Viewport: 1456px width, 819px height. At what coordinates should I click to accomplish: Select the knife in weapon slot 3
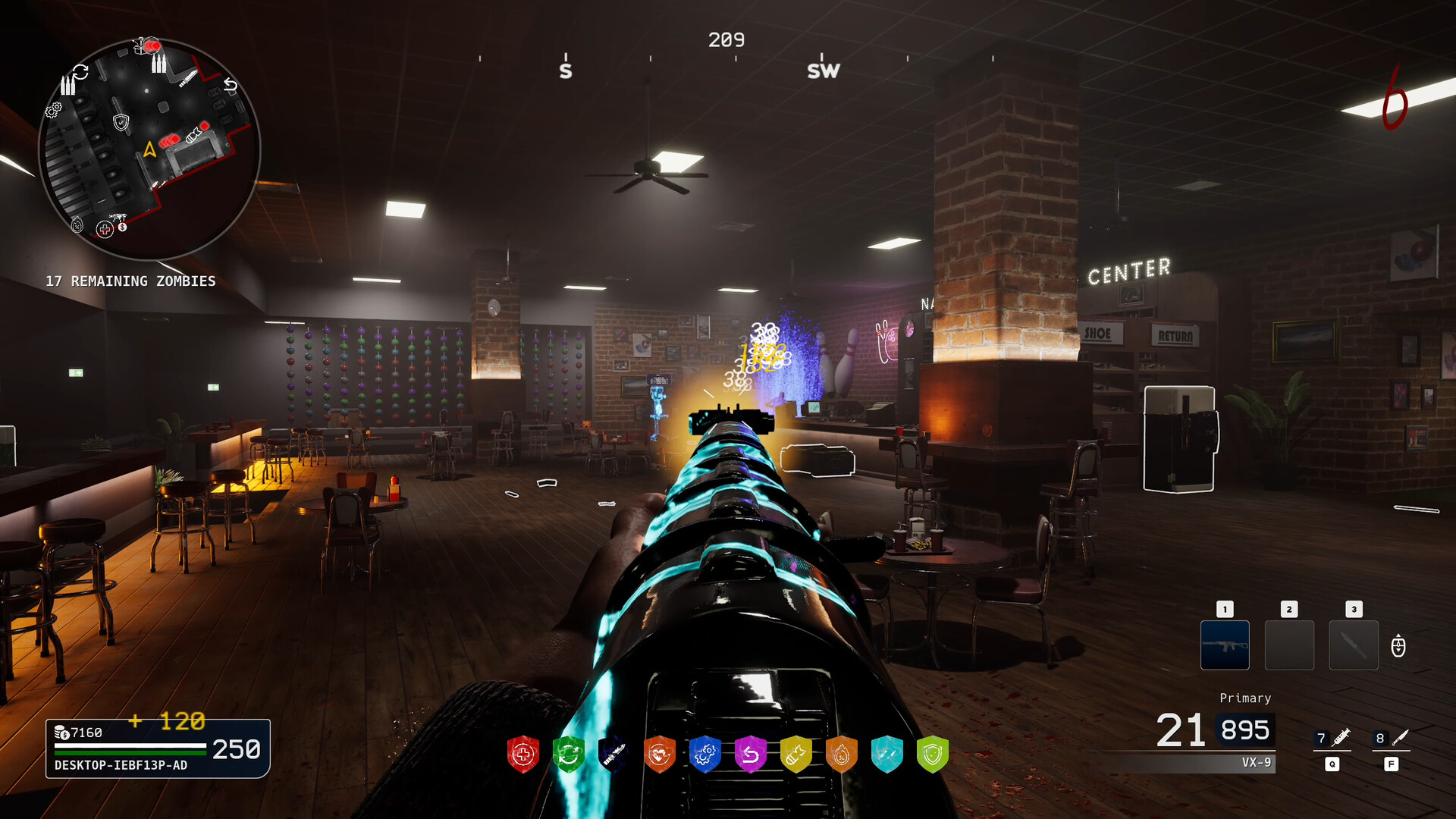click(x=1354, y=645)
